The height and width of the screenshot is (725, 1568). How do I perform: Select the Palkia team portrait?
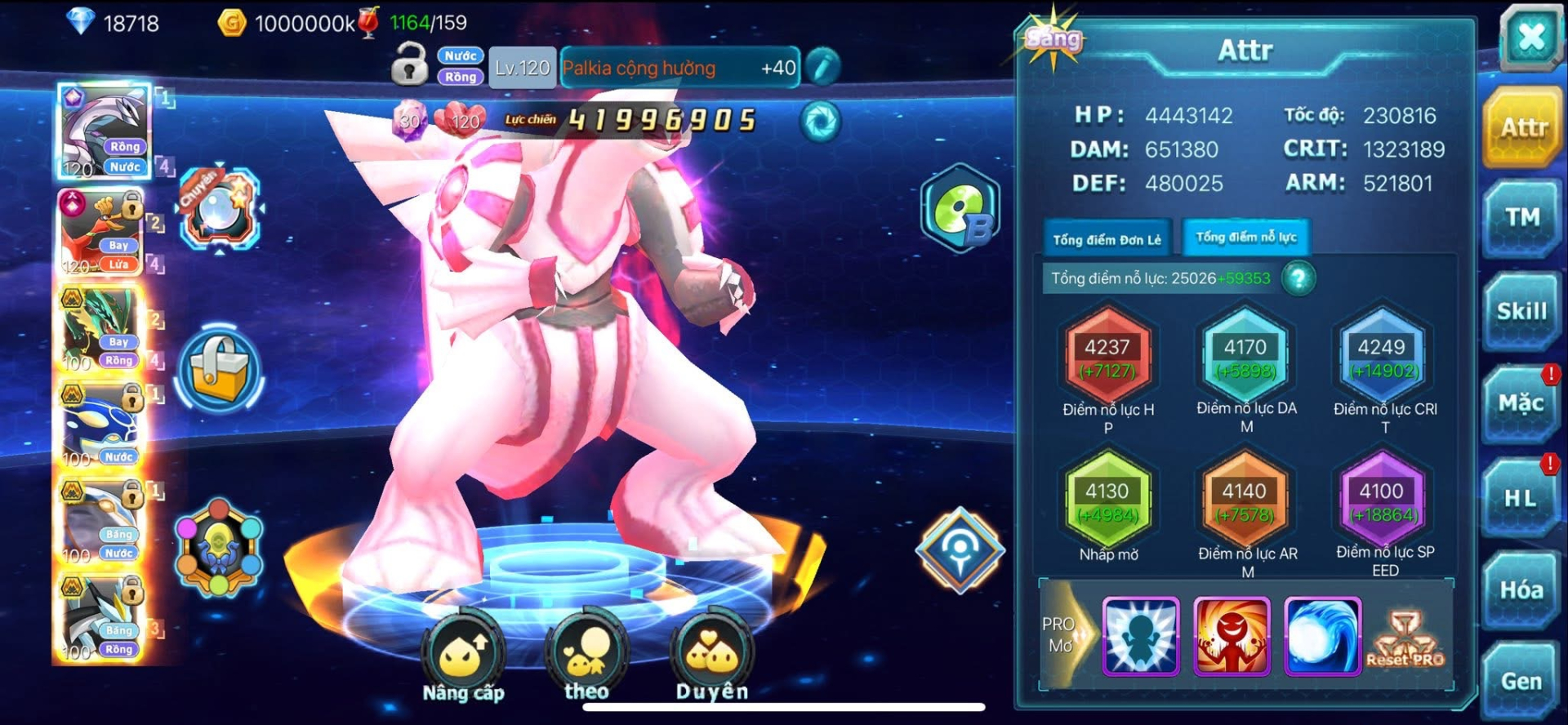pos(104,131)
